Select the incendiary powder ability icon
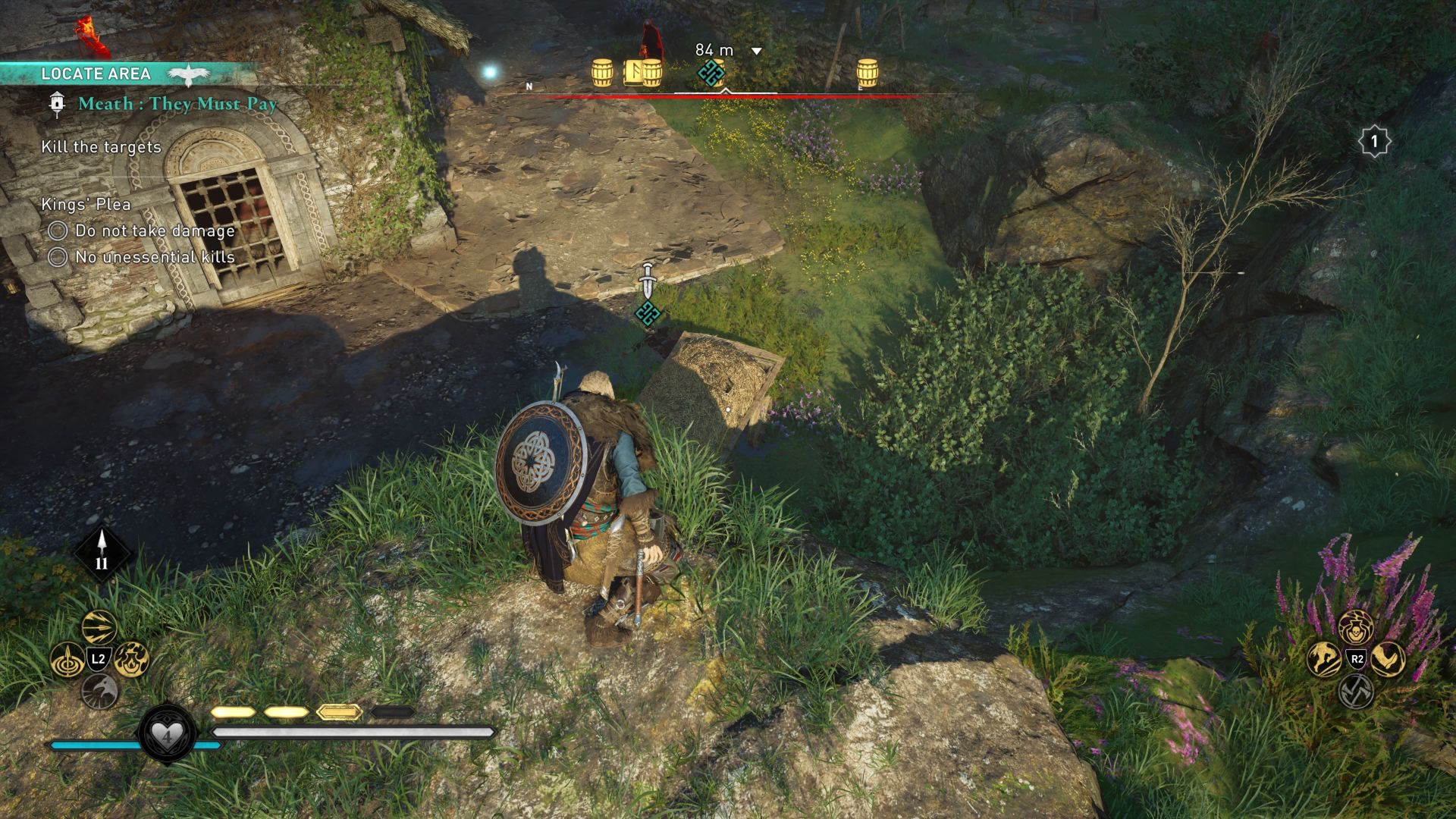The width and height of the screenshot is (1456, 819). 132,661
